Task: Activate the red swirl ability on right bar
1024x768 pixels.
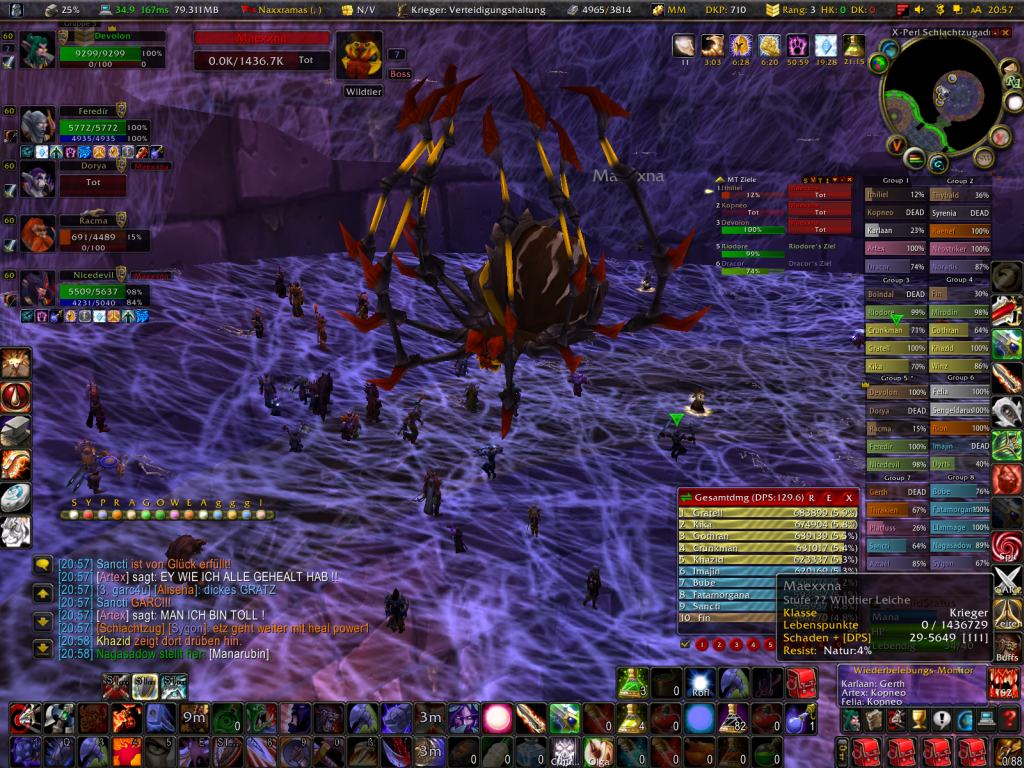Action: click(x=1007, y=548)
